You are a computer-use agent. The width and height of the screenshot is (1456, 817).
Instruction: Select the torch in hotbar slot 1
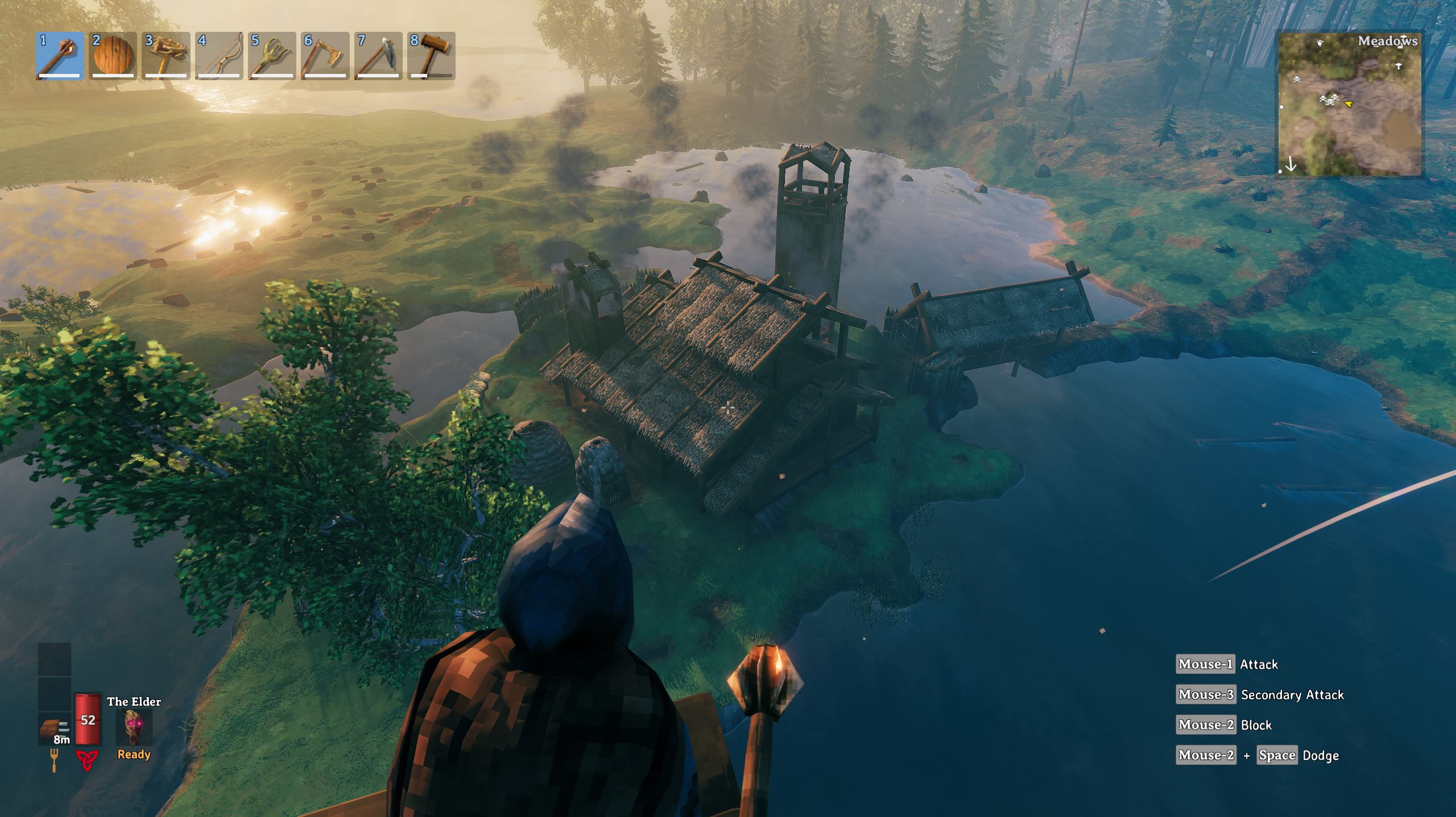tap(60, 56)
